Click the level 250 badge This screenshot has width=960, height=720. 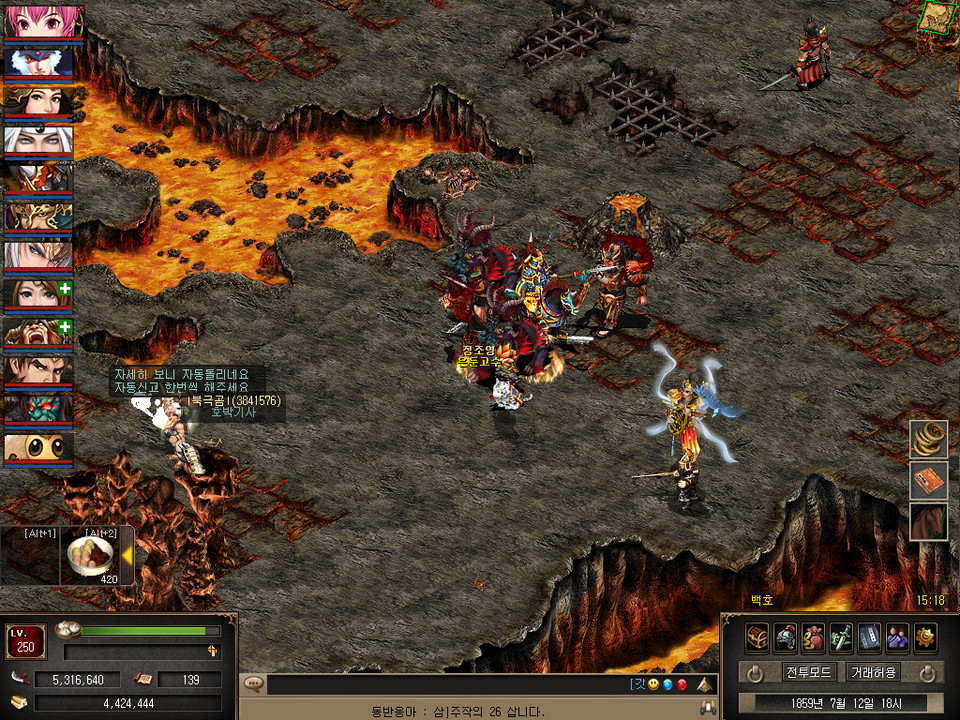(26, 641)
